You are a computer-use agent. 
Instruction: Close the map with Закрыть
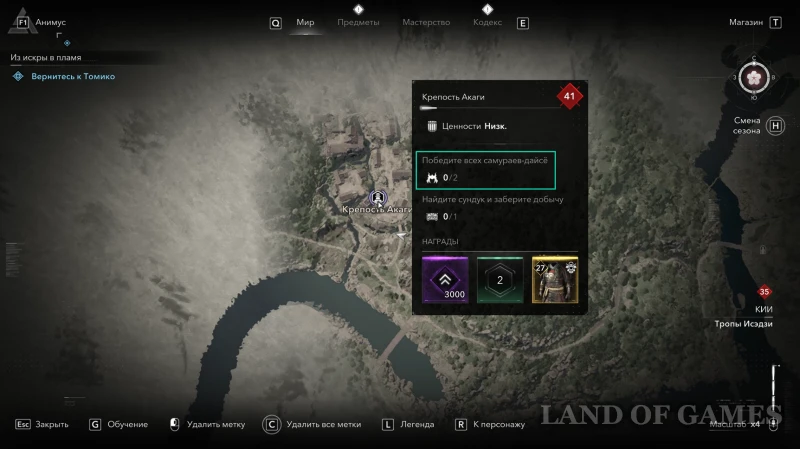point(51,424)
